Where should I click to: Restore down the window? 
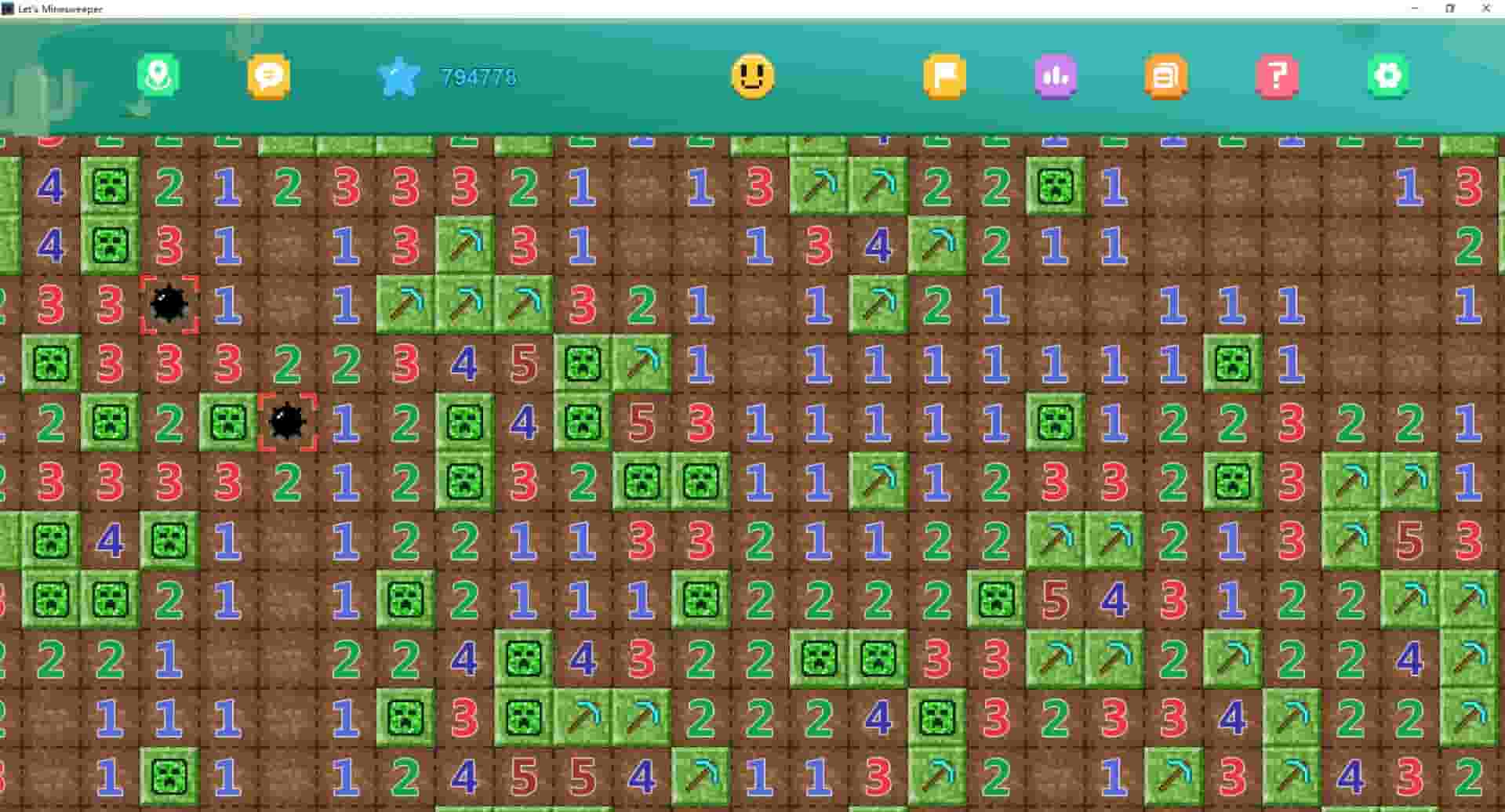pos(1451,9)
